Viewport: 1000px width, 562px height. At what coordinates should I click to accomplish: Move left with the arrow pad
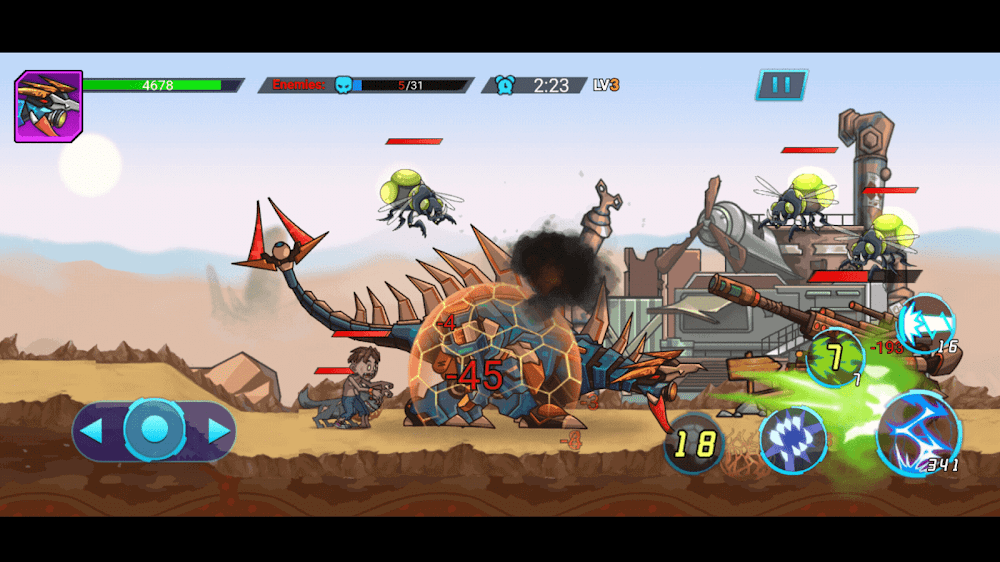(91, 432)
